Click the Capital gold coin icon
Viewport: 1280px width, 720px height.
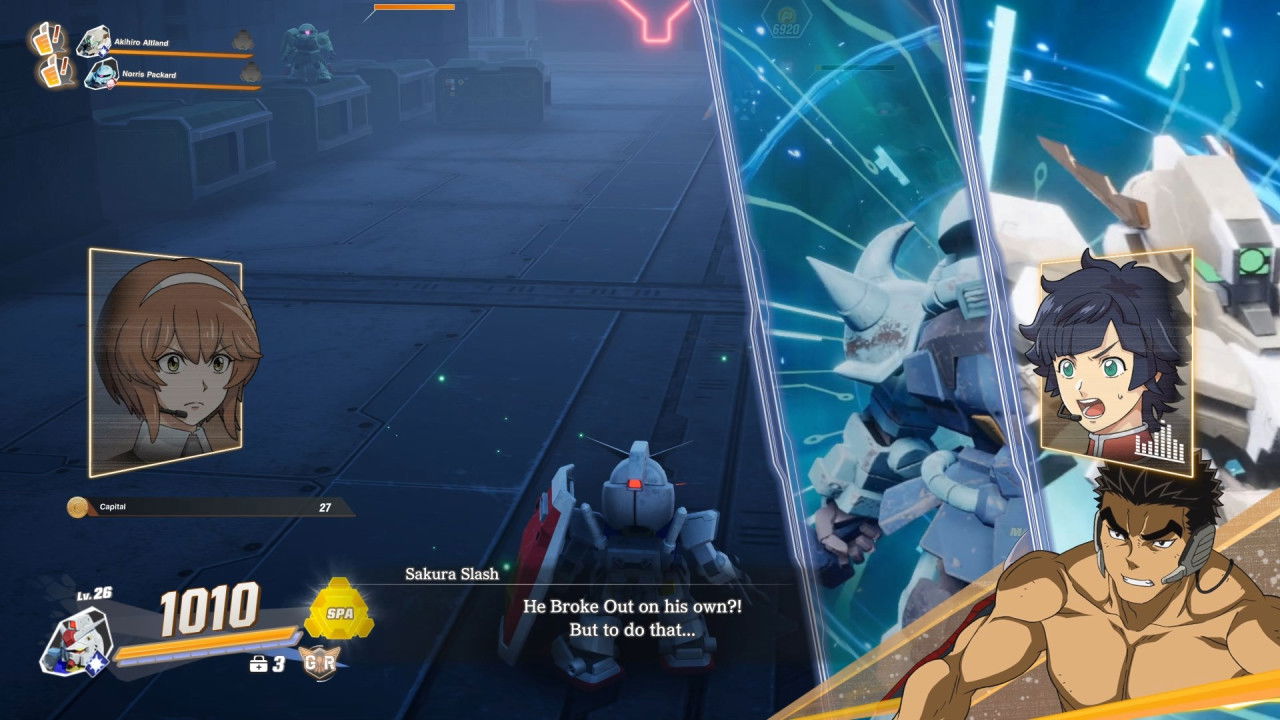coord(77,507)
